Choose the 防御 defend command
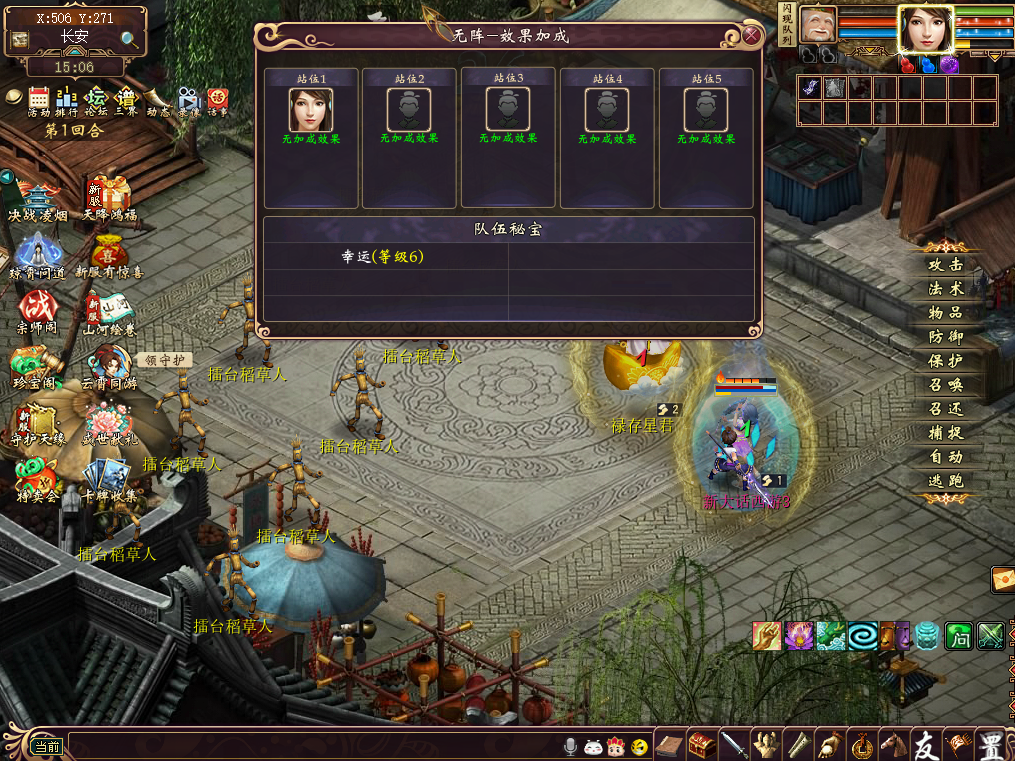 (945, 337)
